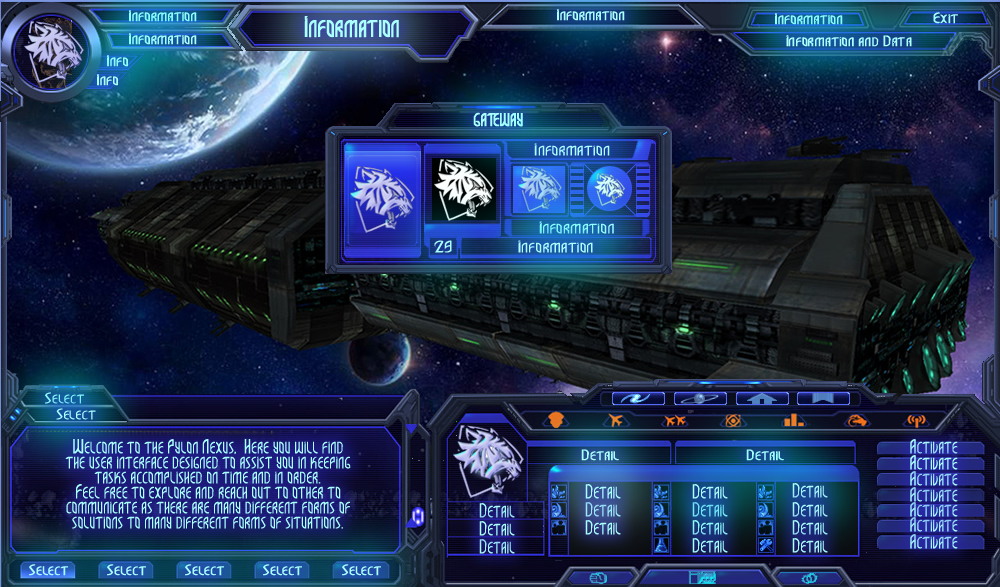The image size is (1000, 587).
Task: Select the orange single aircraft icon
Action: 615,421
